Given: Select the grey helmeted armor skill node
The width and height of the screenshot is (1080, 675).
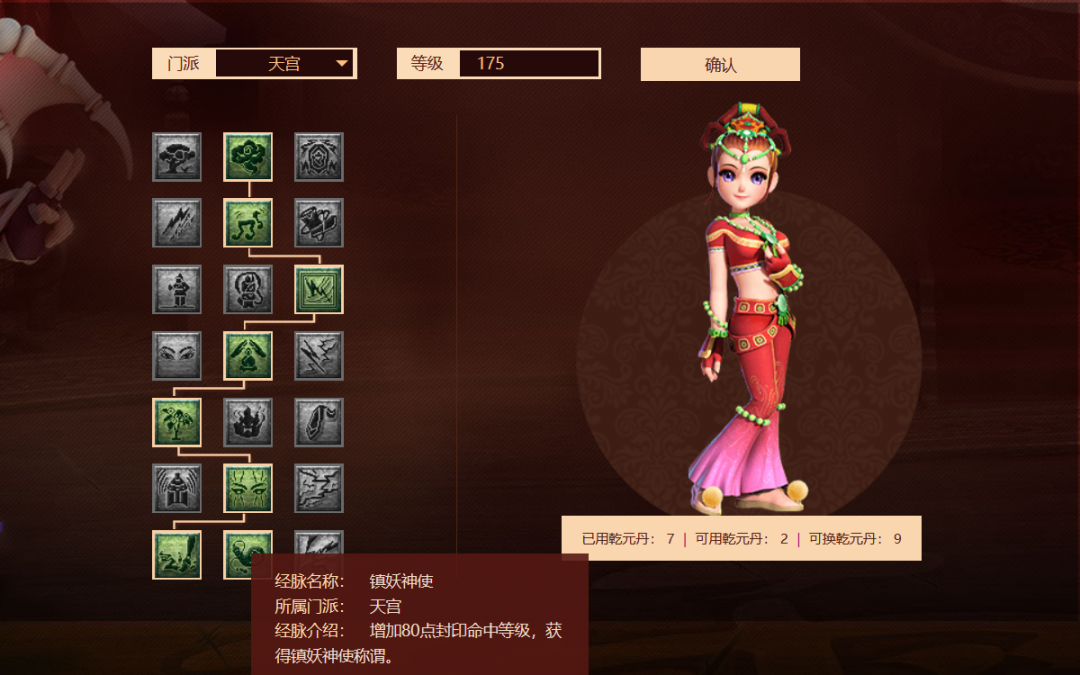Looking at the screenshot, I should (177, 488).
